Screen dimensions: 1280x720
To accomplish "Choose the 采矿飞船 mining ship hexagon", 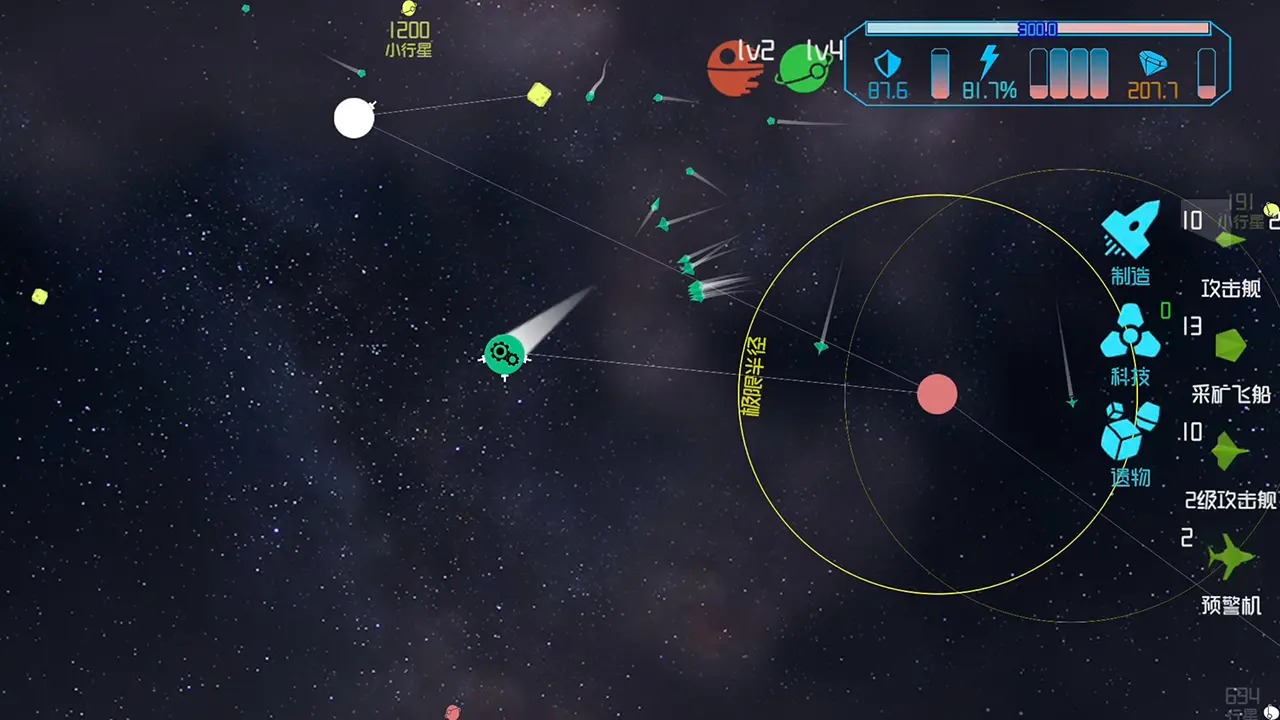I will coord(1231,345).
